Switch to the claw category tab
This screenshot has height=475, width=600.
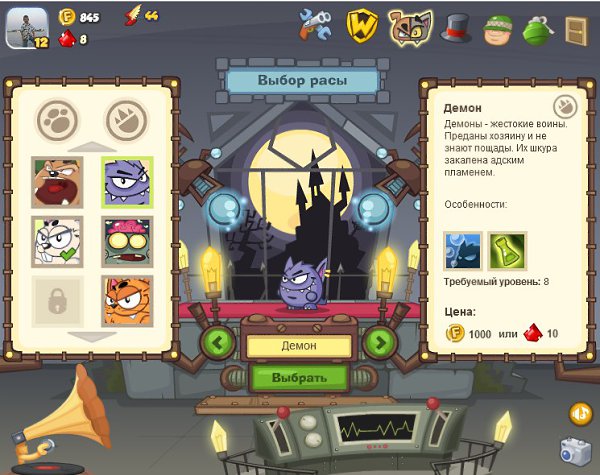pyautogui.click(x=126, y=120)
